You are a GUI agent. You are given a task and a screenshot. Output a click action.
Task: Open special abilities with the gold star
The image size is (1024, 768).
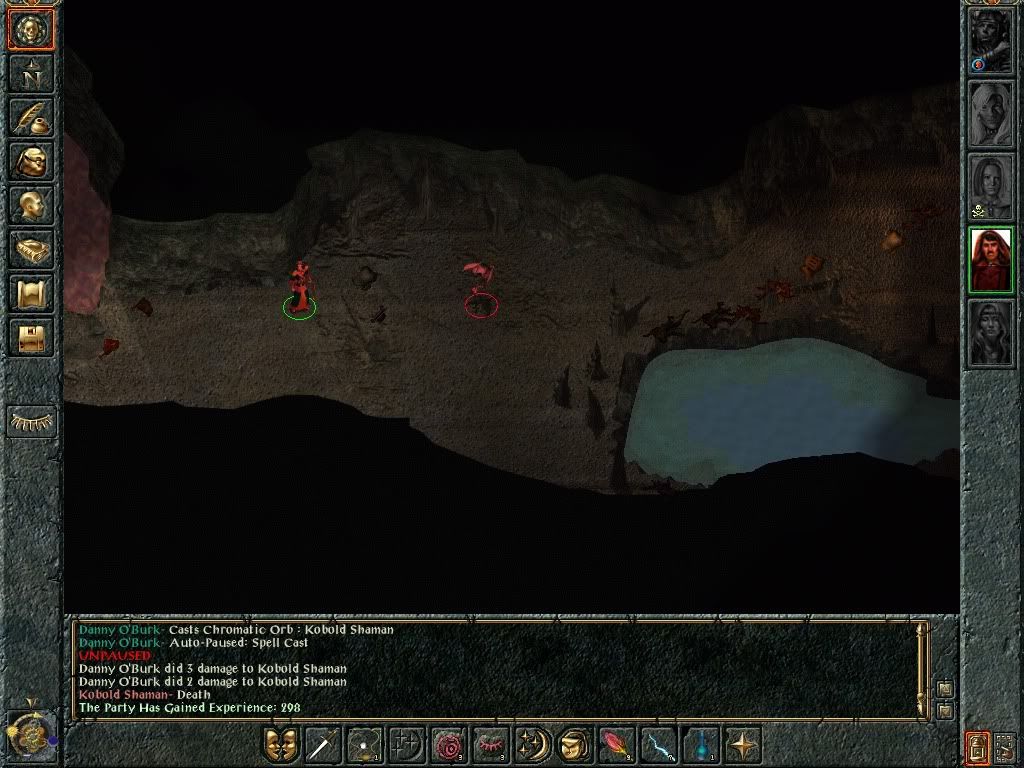[741, 746]
